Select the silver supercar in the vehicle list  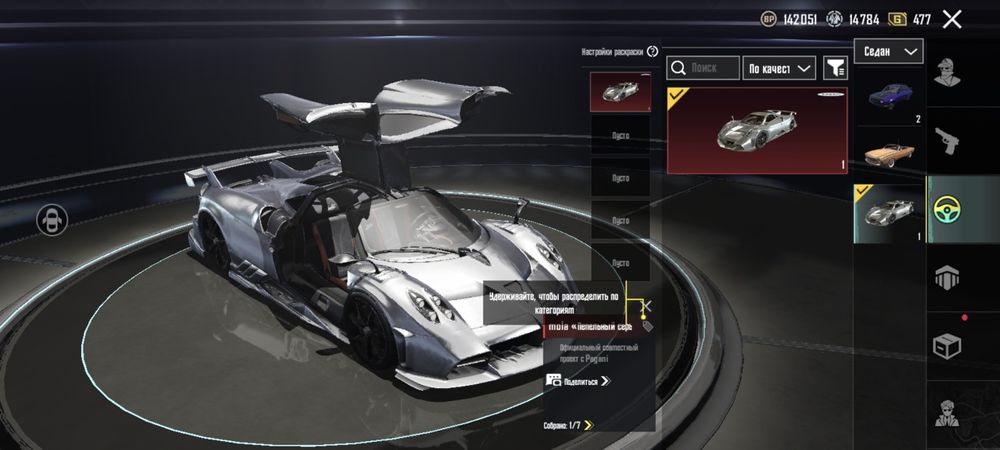pos(889,213)
